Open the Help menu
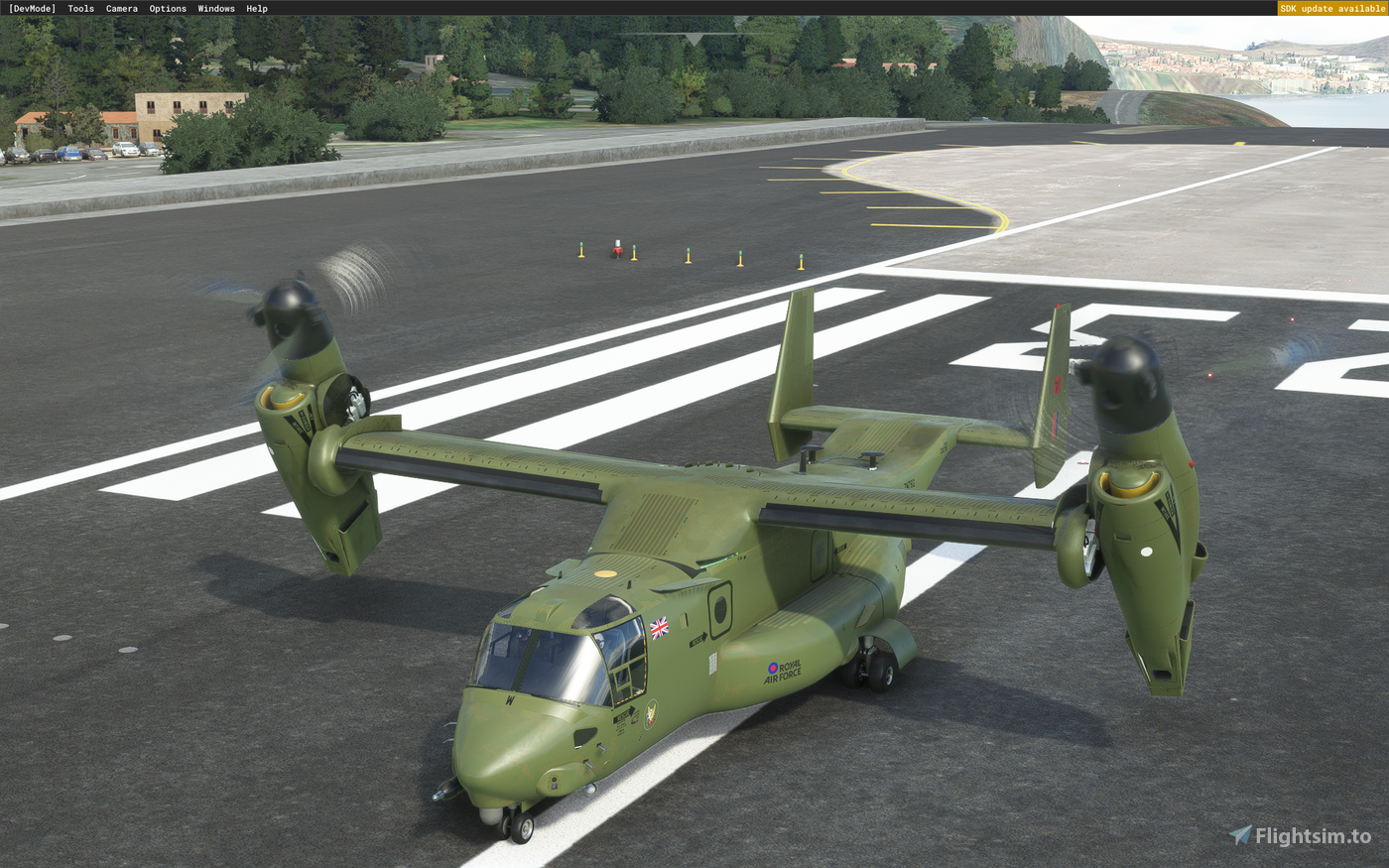 (x=255, y=8)
